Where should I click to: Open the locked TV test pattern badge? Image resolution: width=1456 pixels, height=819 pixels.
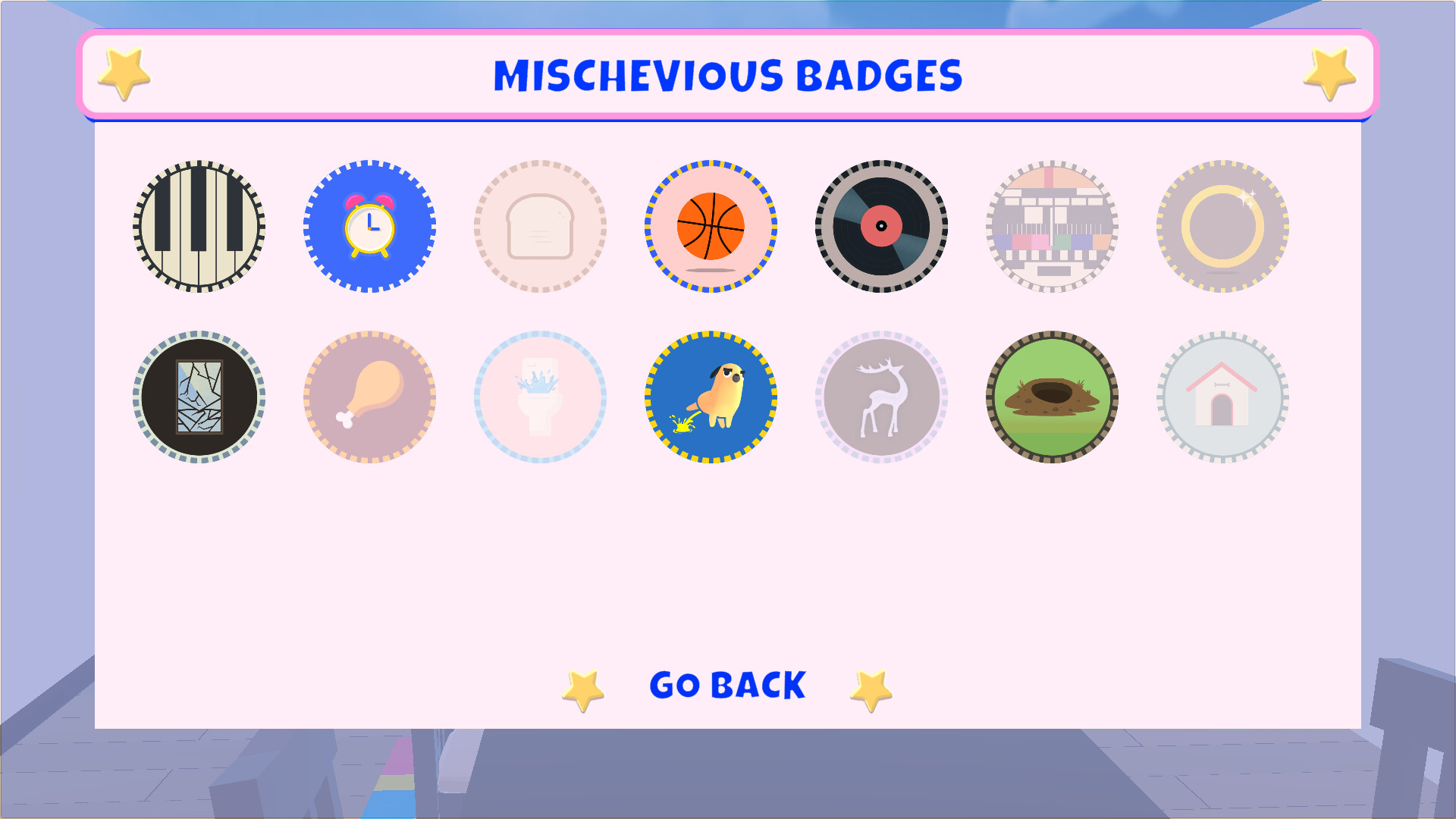click(x=1053, y=224)
